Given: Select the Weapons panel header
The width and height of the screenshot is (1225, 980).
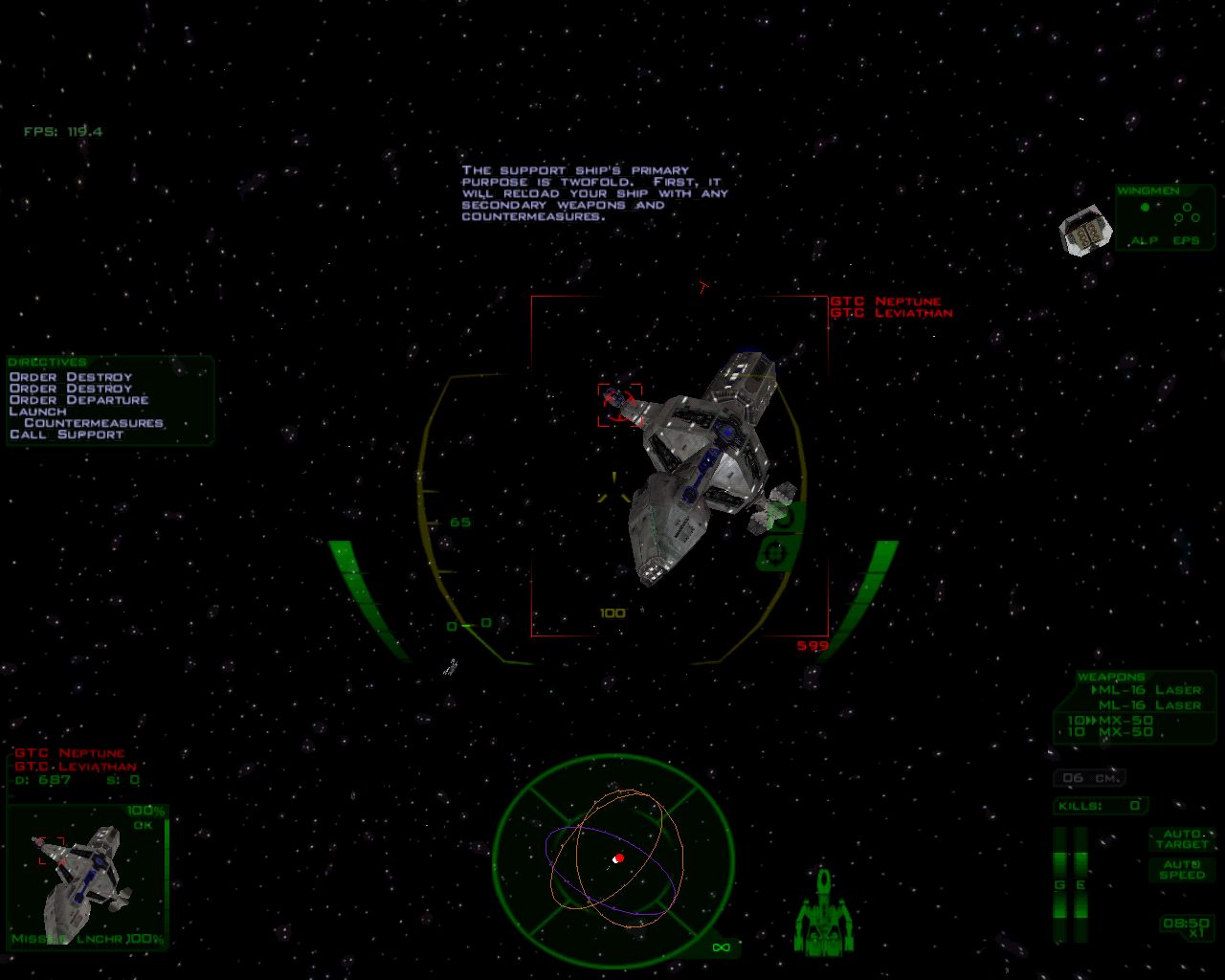Looking at the screenshot, I should (1111, 677).
